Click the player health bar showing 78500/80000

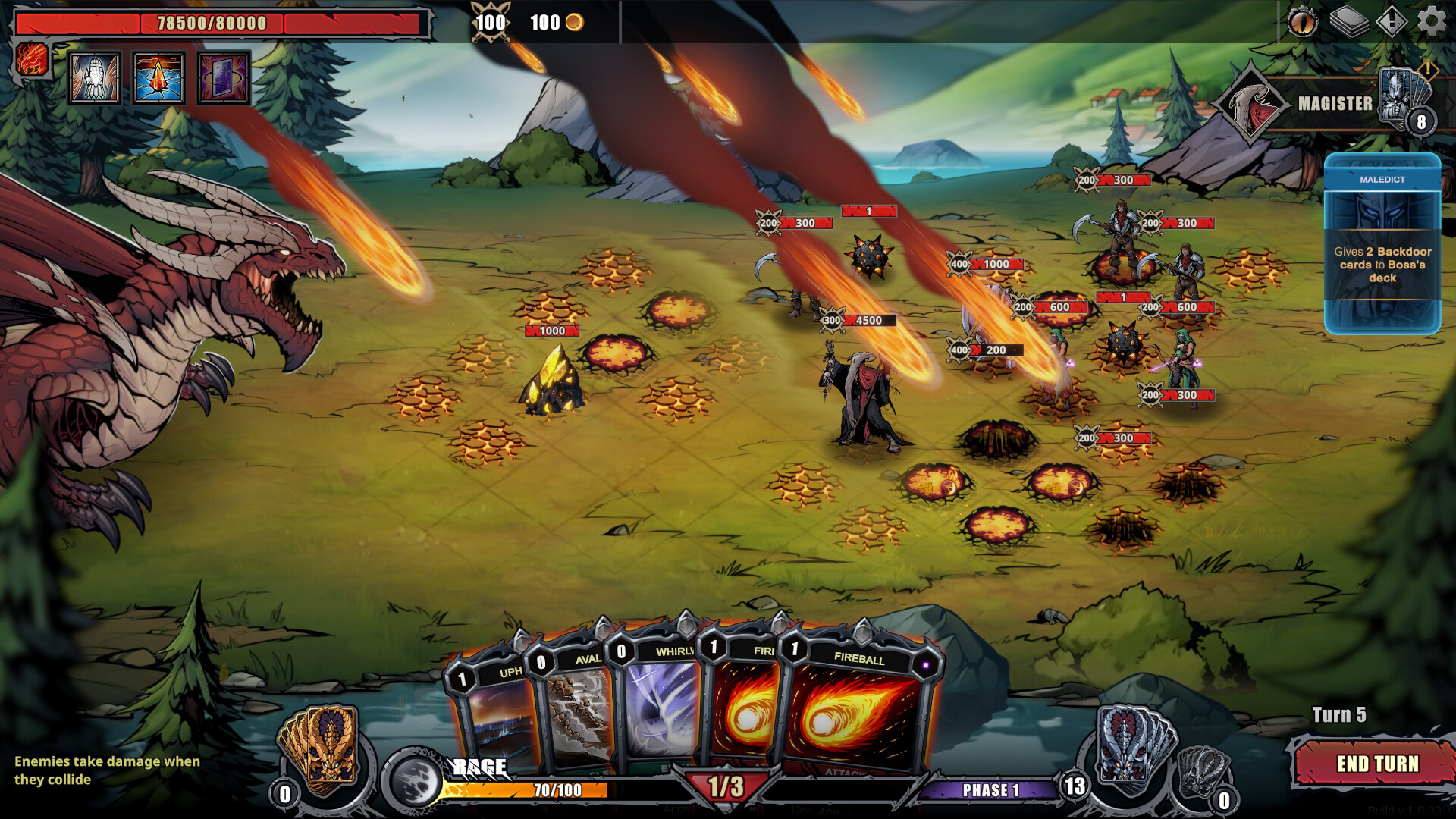tap(220, 24)
